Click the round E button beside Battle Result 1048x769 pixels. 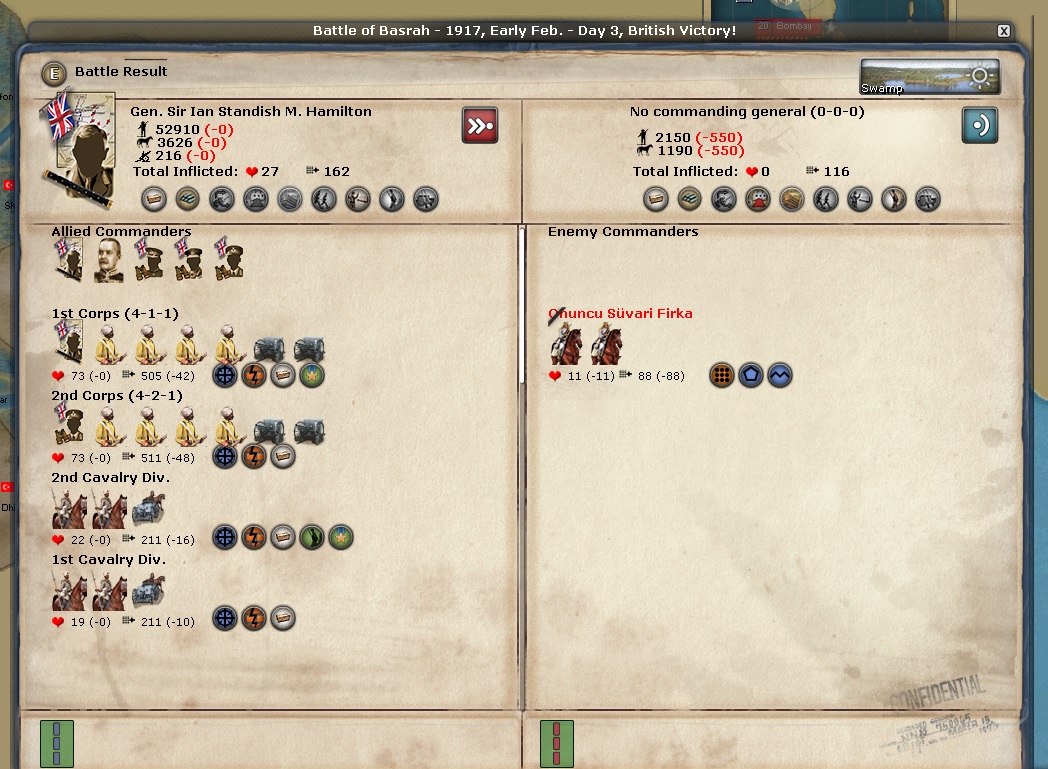pyautogui.click(x=53, y=73)
